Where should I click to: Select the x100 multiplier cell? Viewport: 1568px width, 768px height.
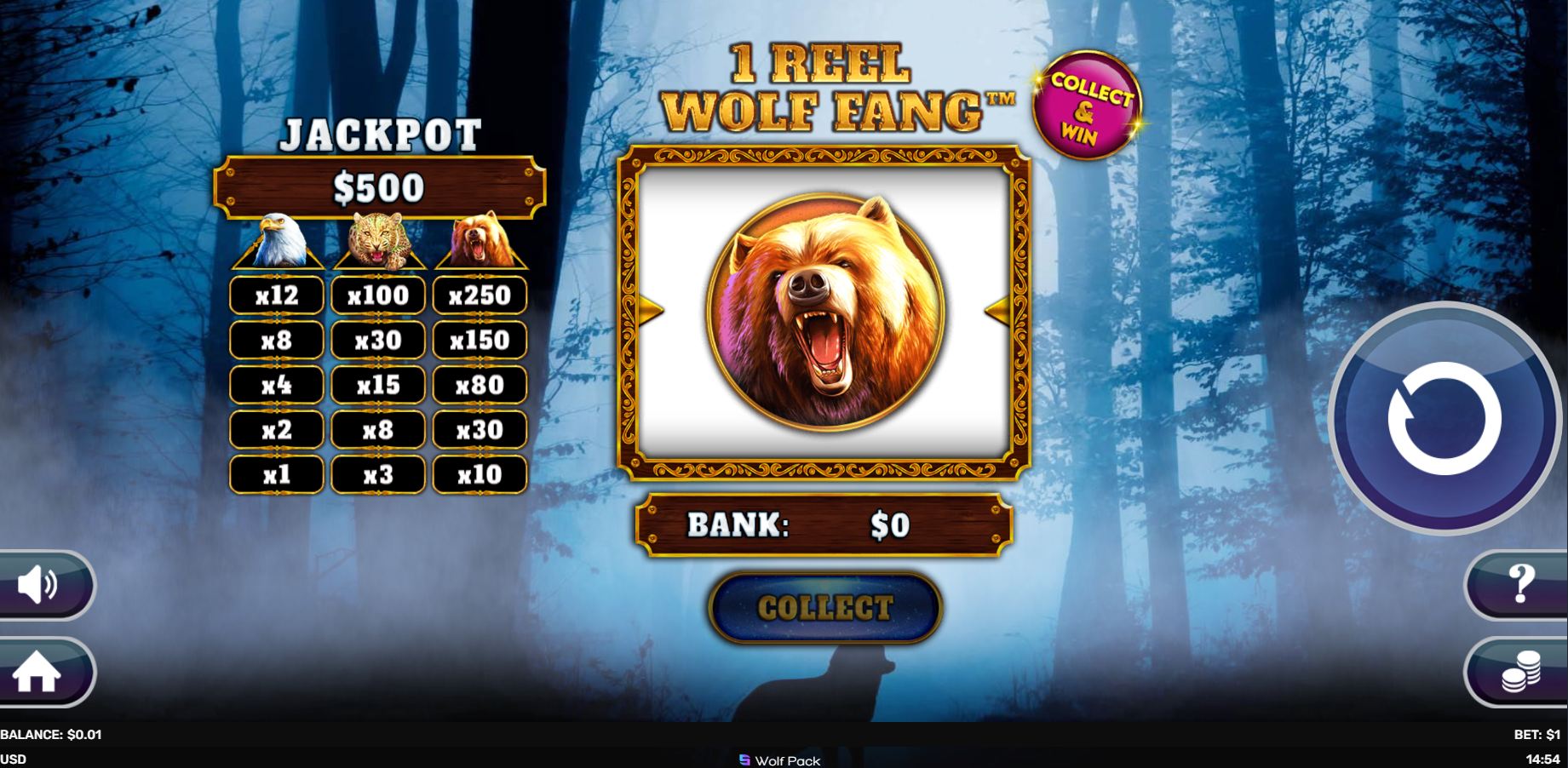(x=377, y=295)
